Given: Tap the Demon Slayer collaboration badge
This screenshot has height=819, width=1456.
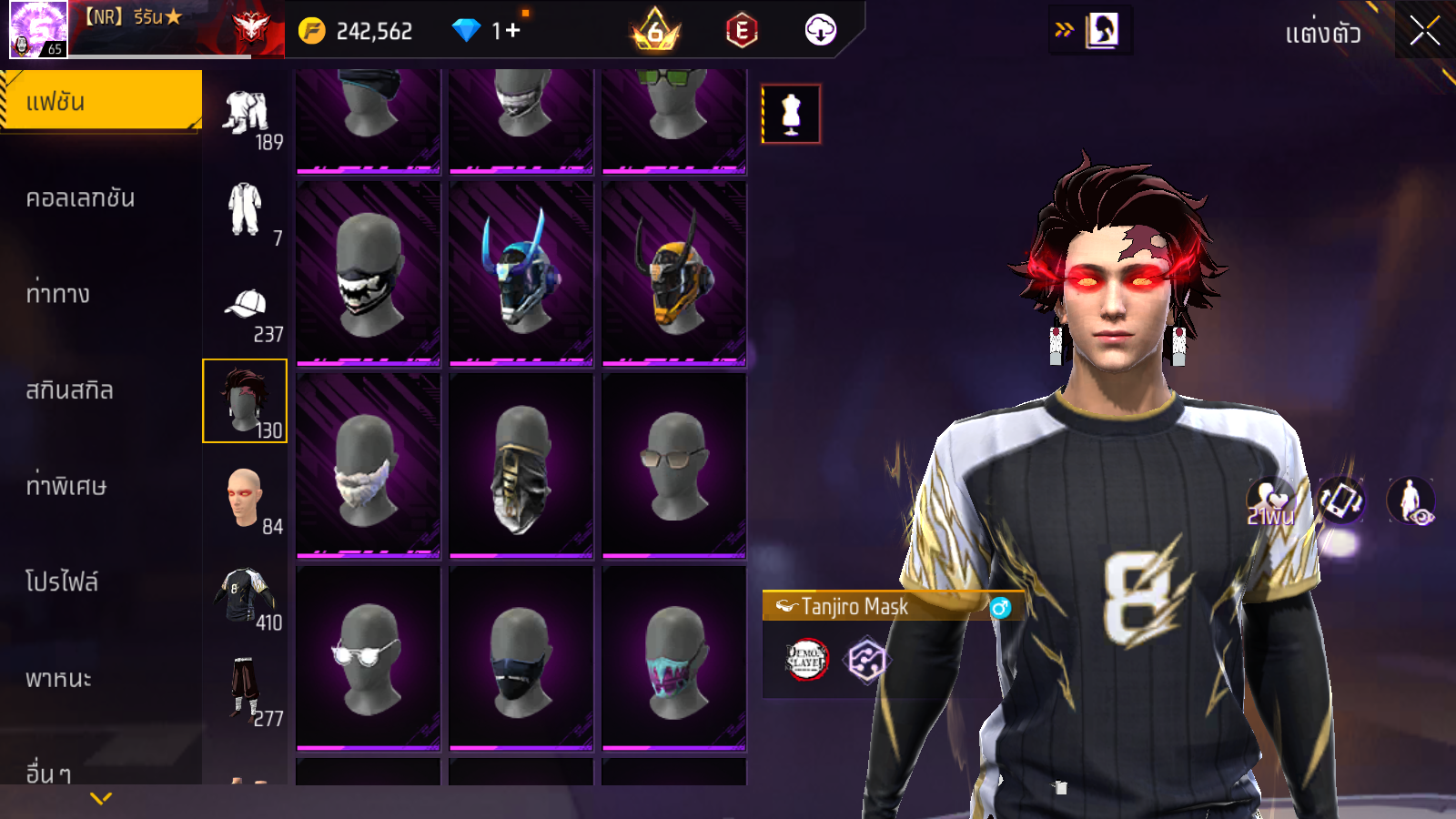Looking at the screenshot, I should pos(806,660).
